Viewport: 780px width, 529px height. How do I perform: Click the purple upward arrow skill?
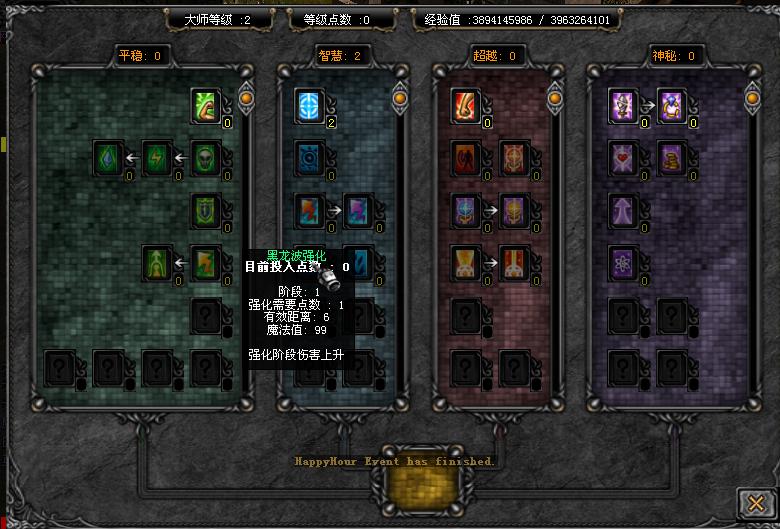623,209
